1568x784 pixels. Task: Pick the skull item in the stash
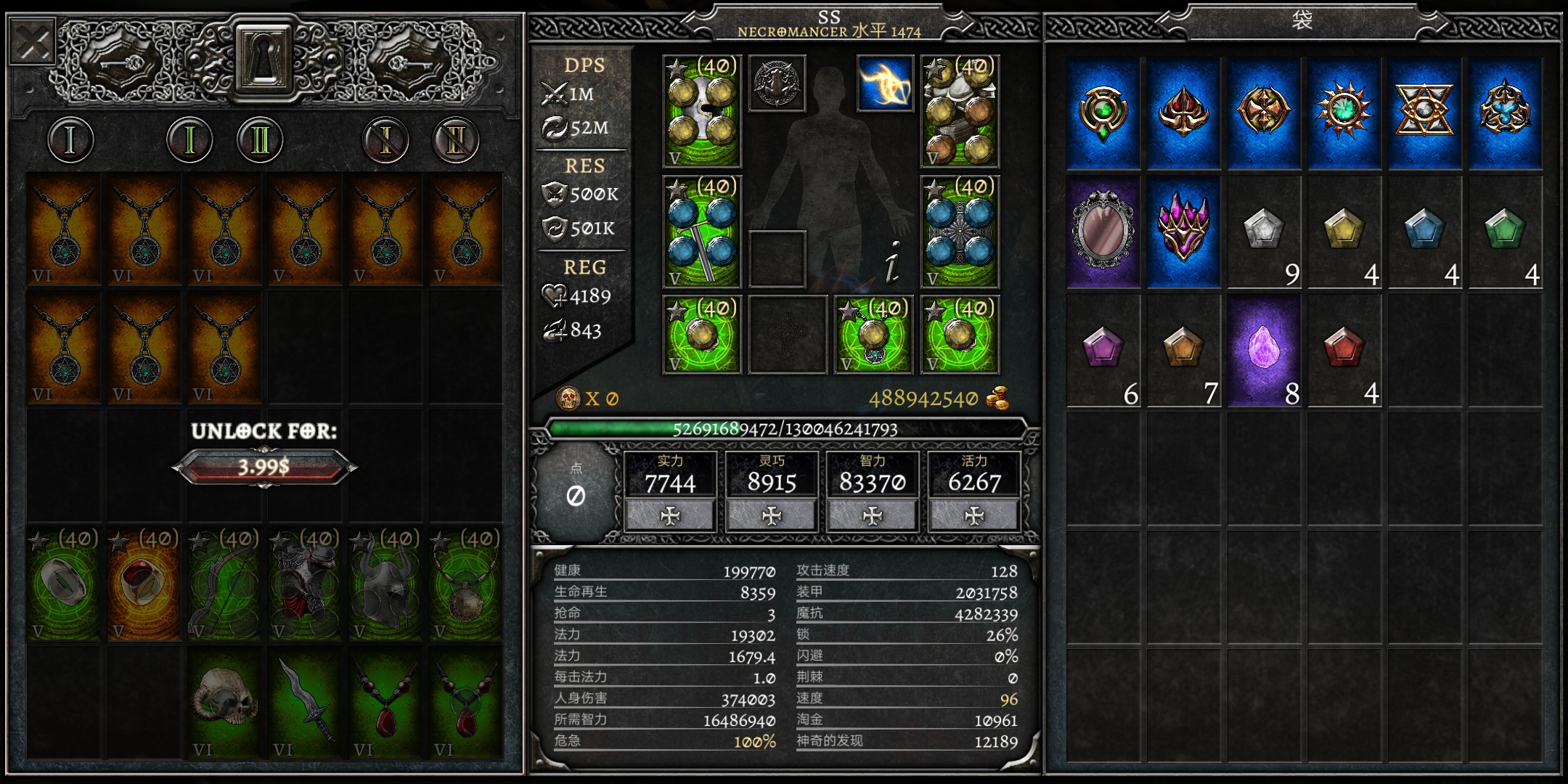click(x=224, y=702)
